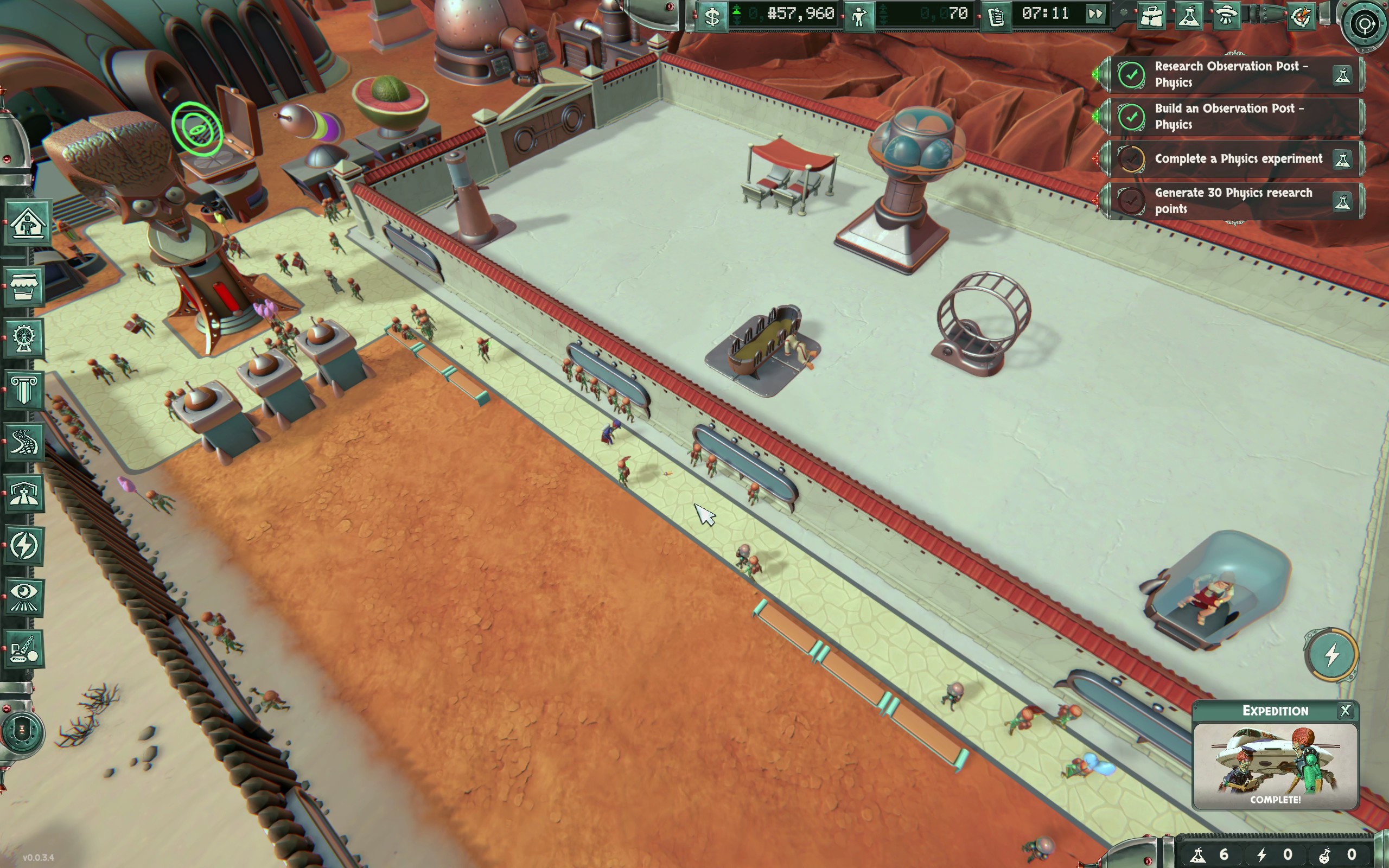Open the target goals icon
Viewport: 1389px width, 868px height.
coord(1365,24)
